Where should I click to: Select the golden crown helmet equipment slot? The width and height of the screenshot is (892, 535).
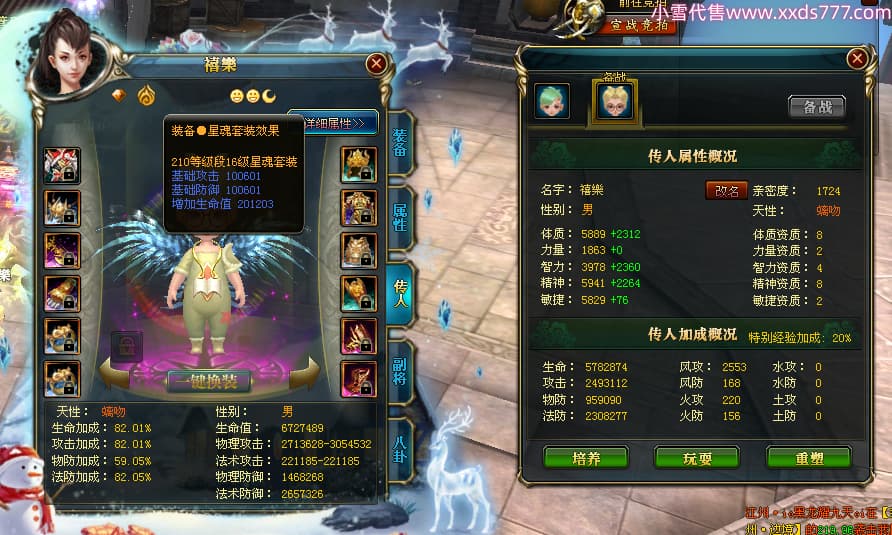click(359, 165)
